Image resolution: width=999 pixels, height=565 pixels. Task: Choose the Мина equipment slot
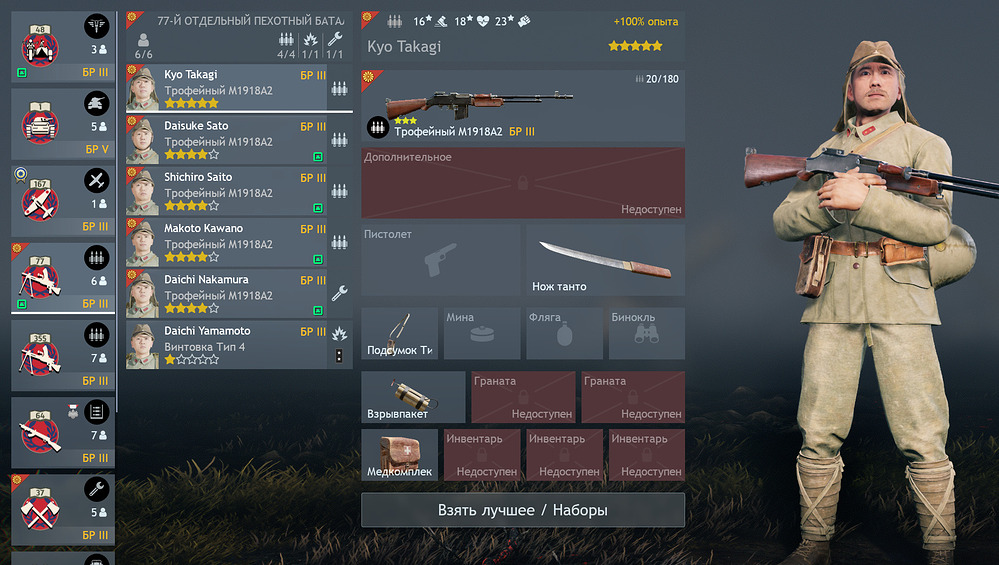click(x=482, y=333)
